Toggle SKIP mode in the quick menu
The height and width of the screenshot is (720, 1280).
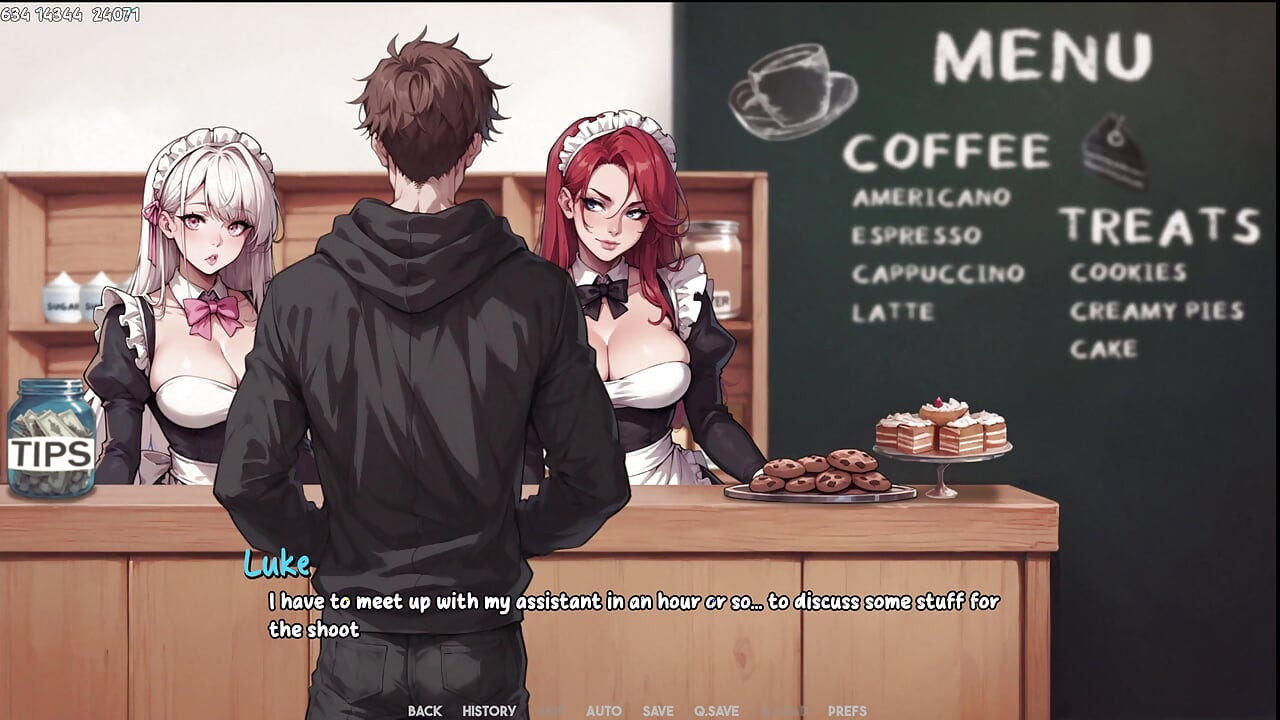pos(546,711)
